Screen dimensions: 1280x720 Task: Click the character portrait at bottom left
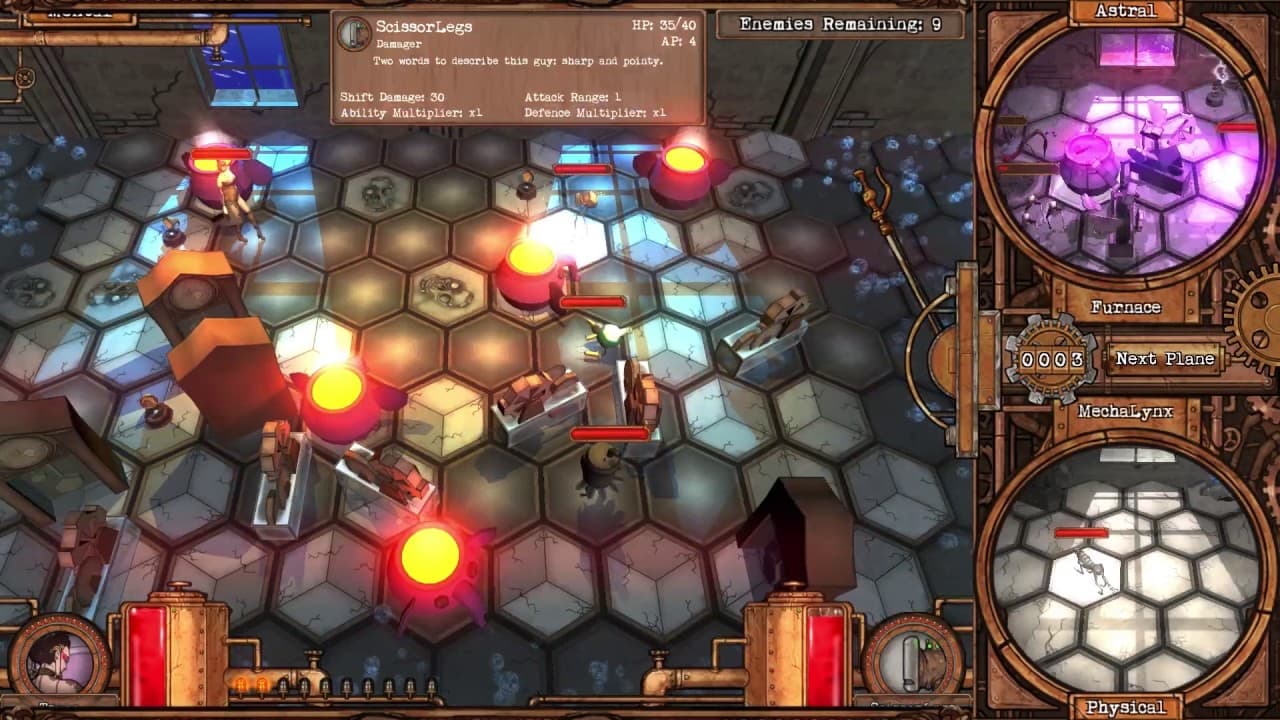tap(57, 653)
